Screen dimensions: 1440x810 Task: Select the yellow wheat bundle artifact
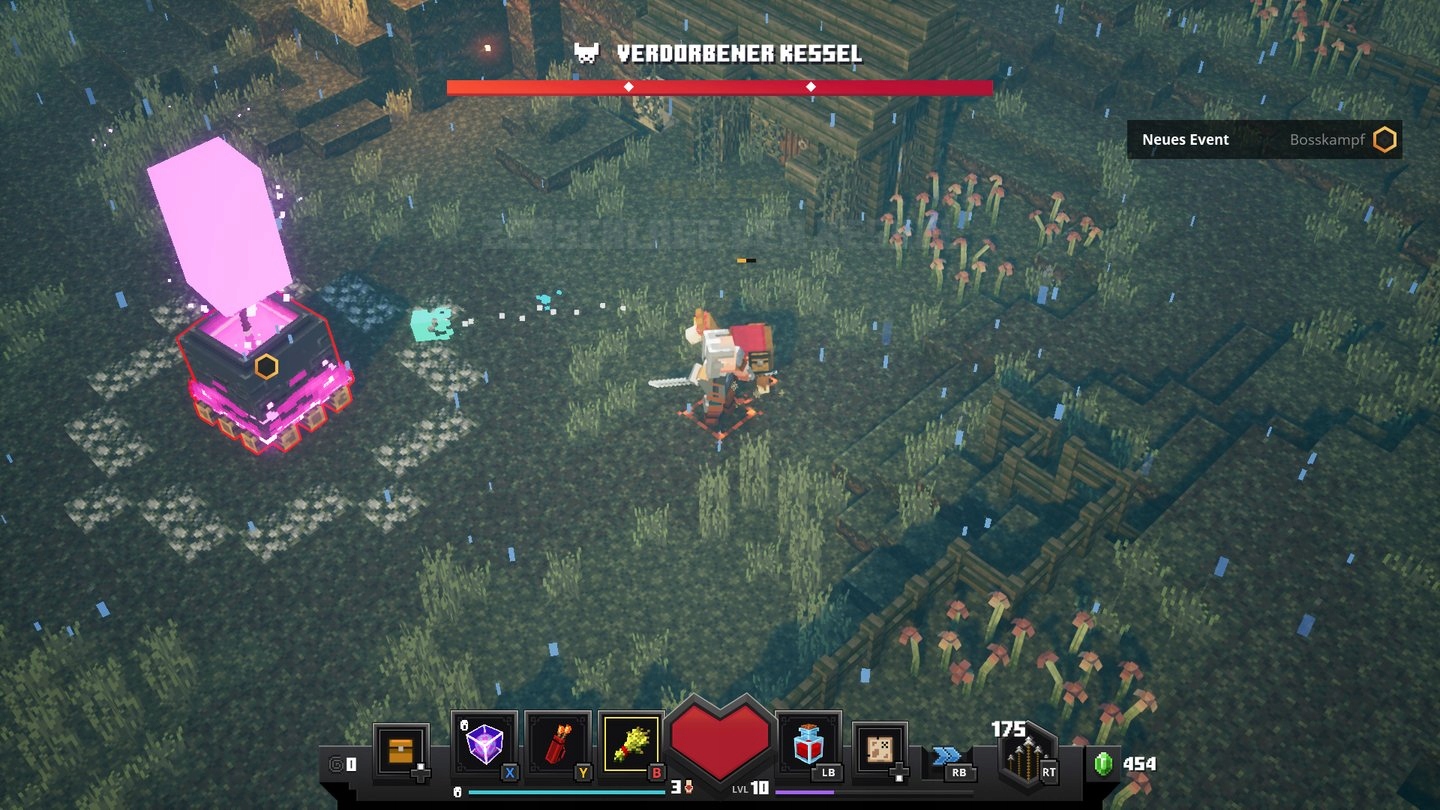point(632,746)
